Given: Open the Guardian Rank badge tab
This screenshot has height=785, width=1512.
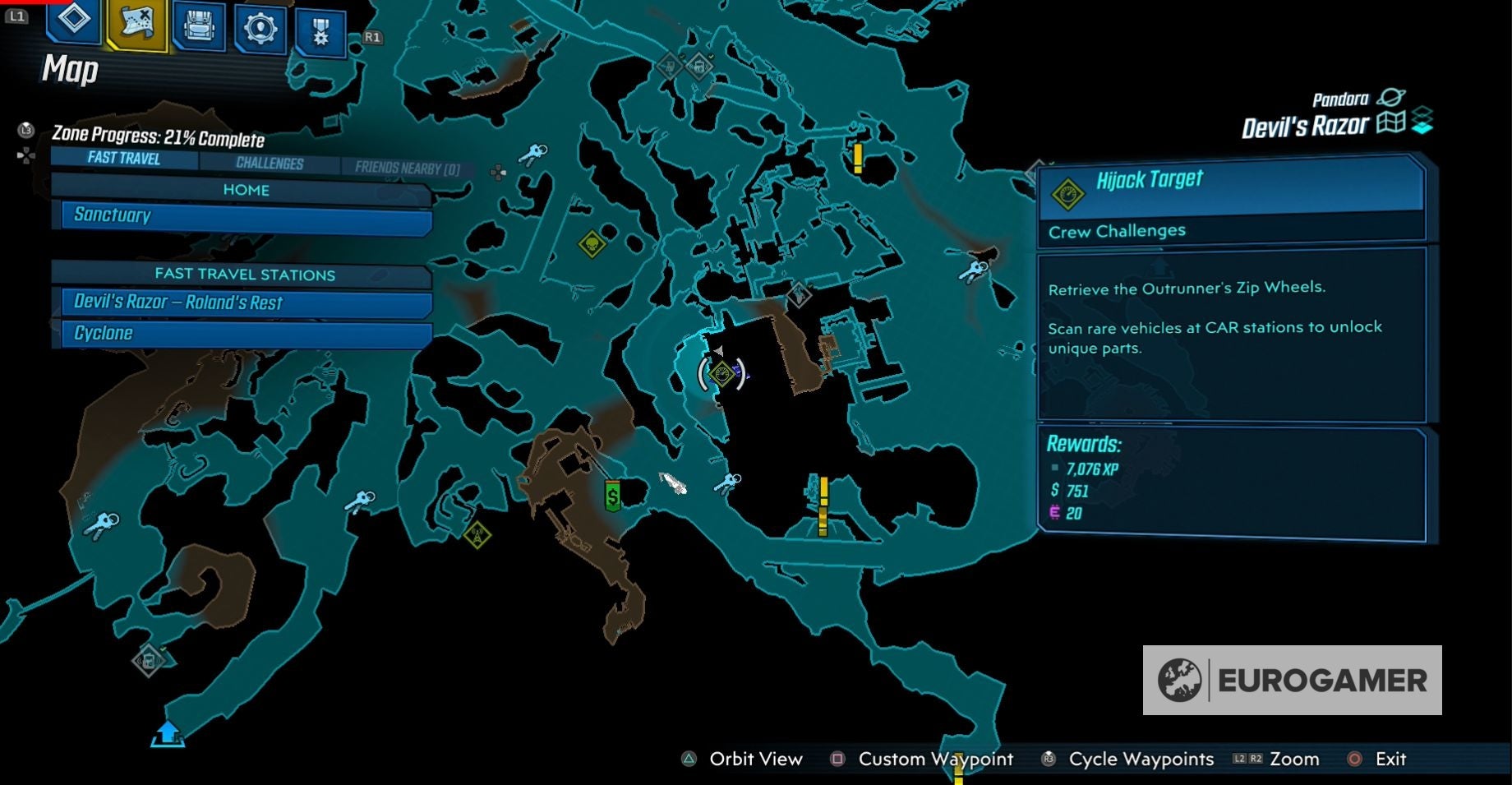Looking at the screenshot, I should point(320,33).
